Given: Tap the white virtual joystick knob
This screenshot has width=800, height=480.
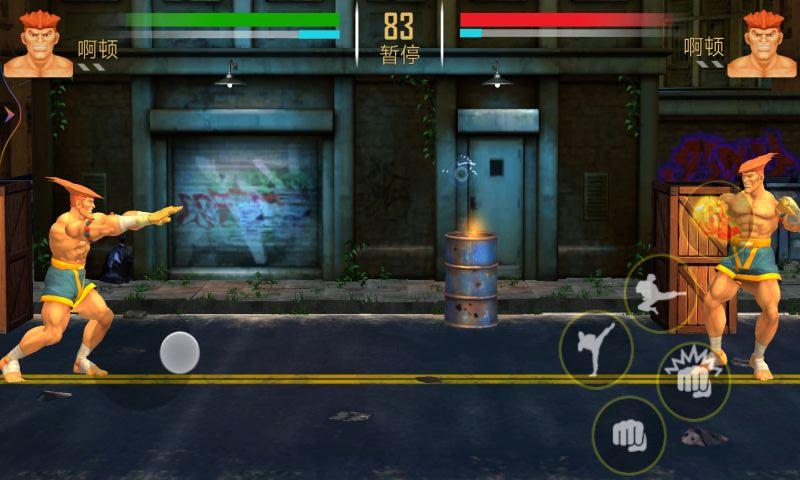Looking at the screenshot, I should (180, 352).
